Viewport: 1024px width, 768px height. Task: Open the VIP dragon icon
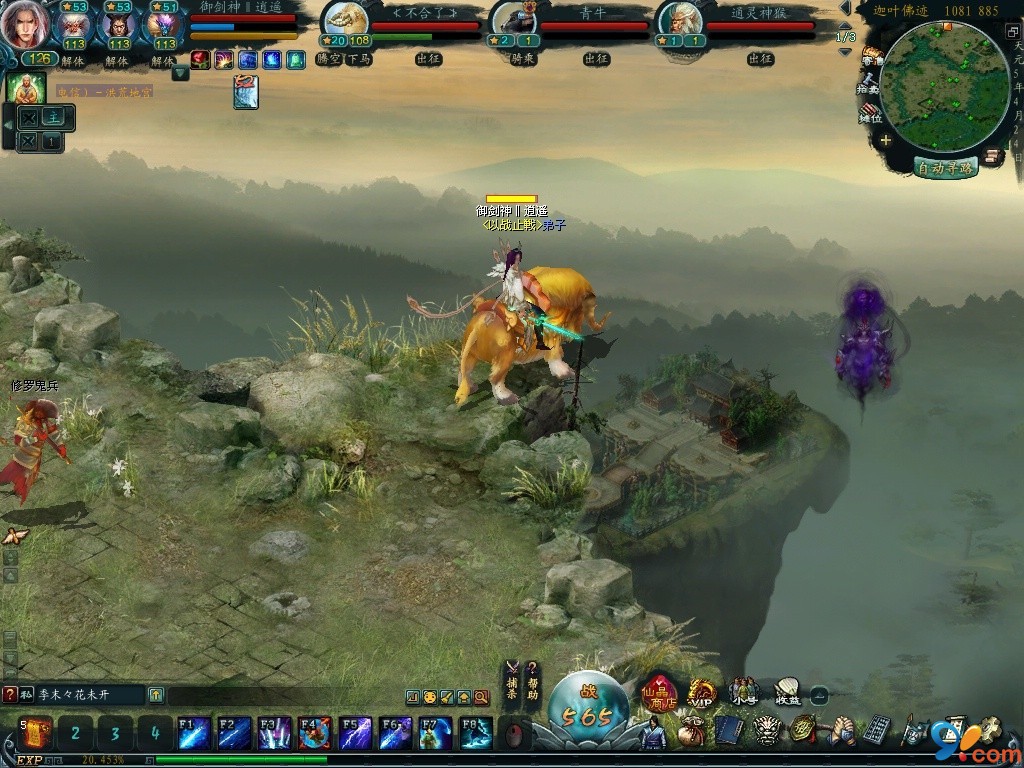[x=702, y=692]
